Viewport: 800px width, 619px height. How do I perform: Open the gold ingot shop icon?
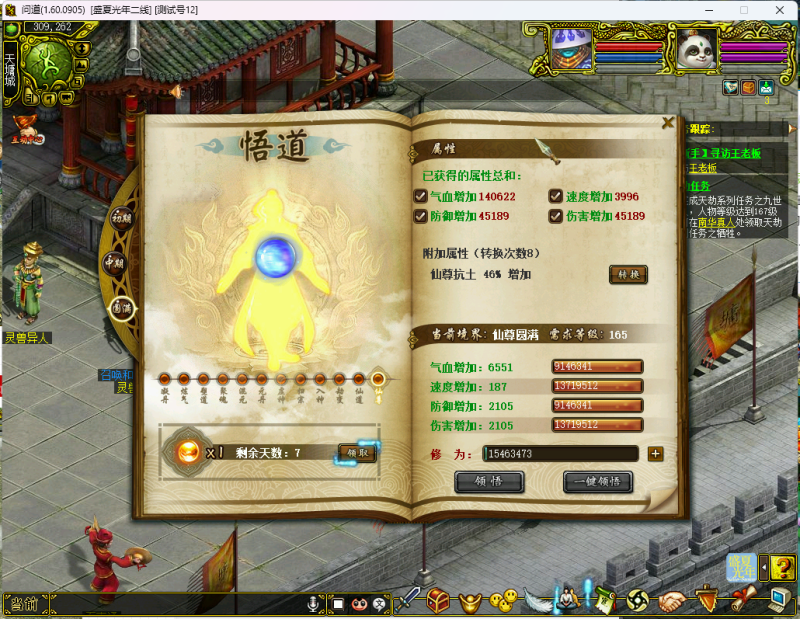[x=470, y=600]
